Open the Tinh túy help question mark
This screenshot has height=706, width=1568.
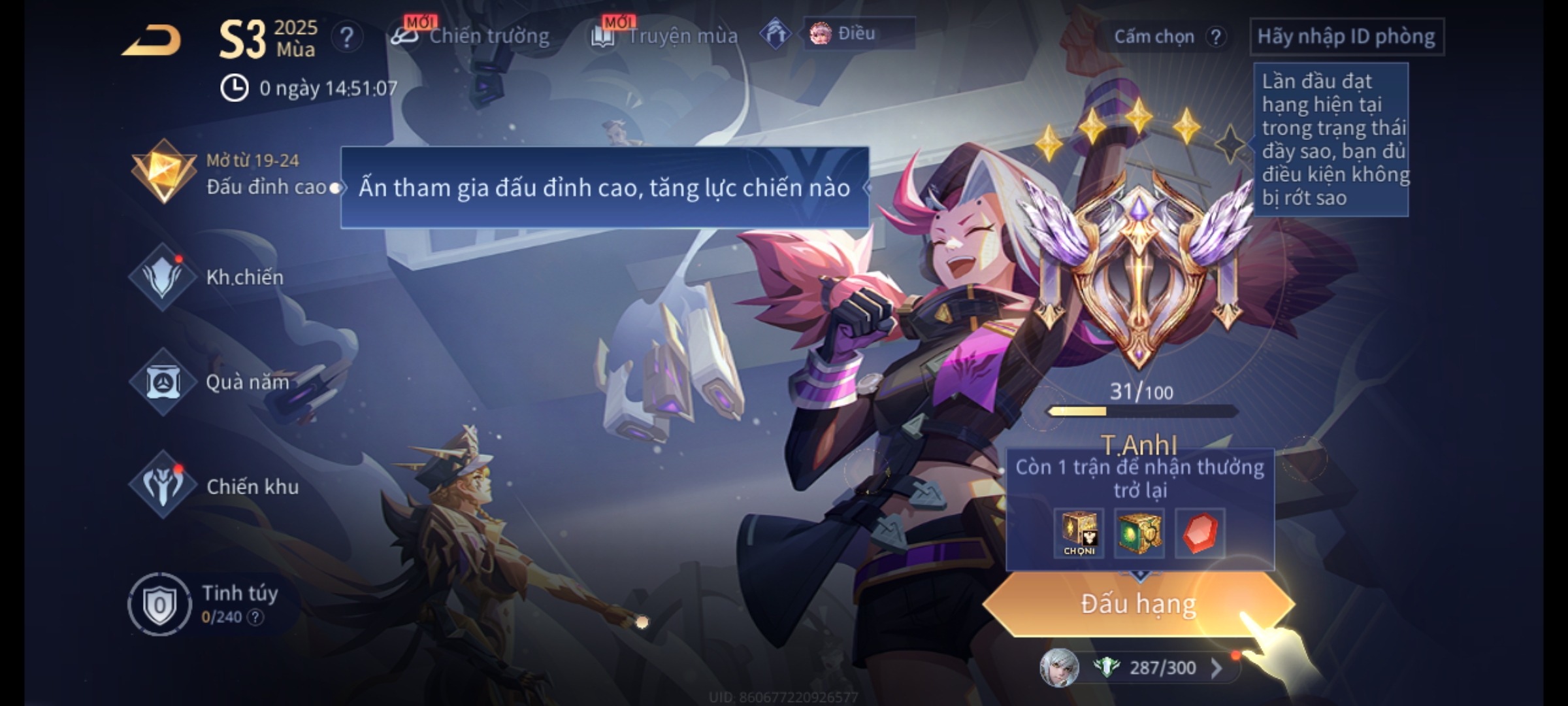point(255,617)
